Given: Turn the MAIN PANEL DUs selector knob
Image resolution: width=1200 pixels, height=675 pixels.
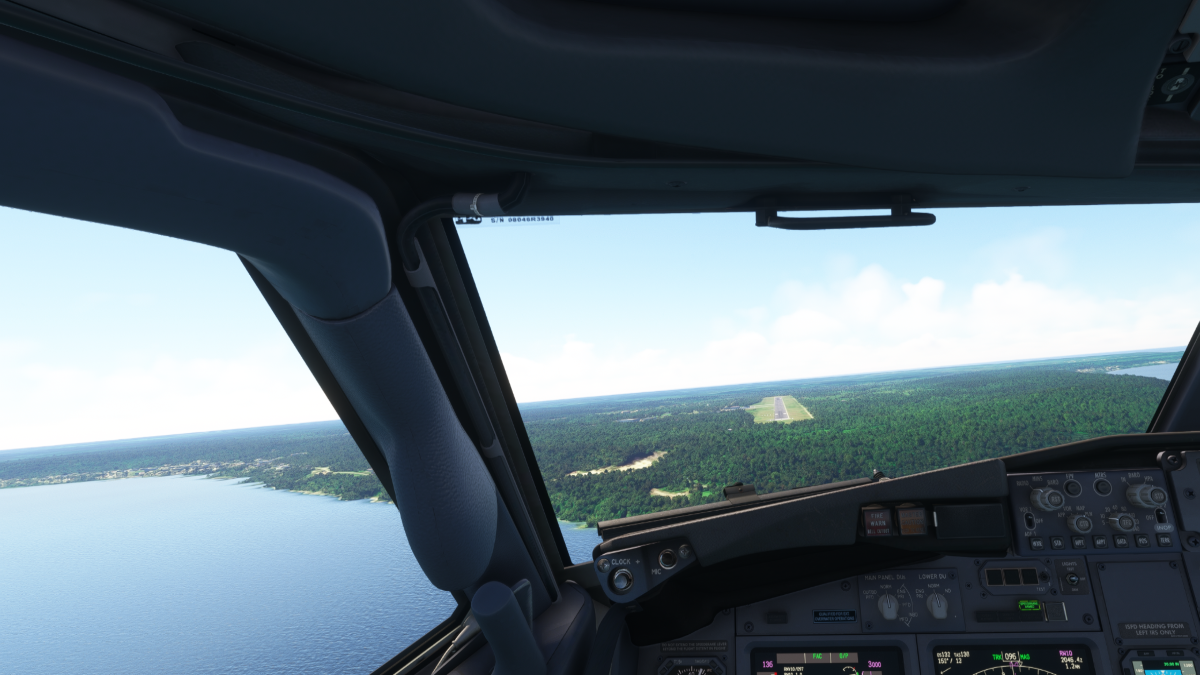Looking at the screenshot, I should [887, 605].
